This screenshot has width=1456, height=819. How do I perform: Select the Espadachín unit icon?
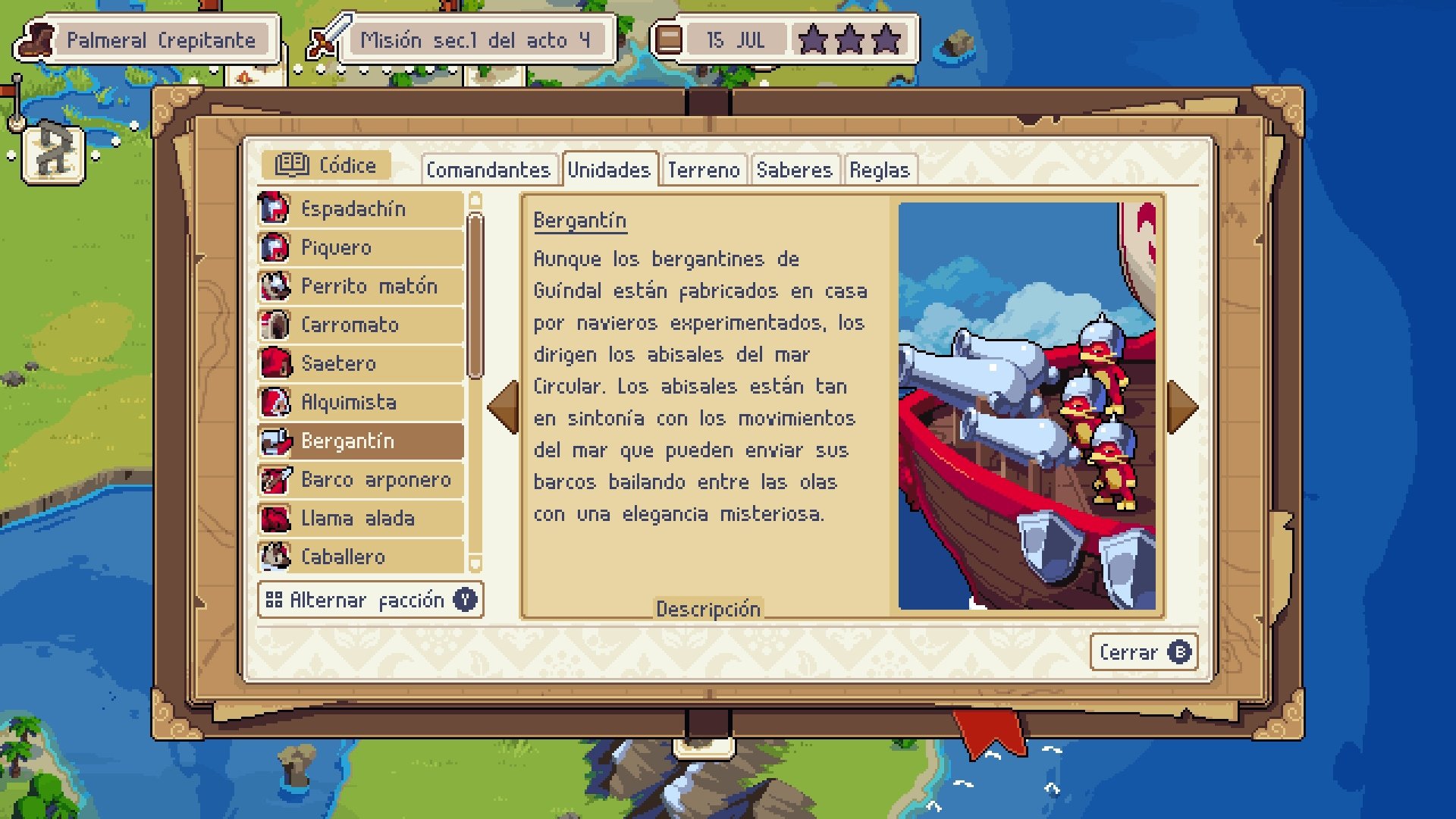pyautogui.click(x=276, y=209)
